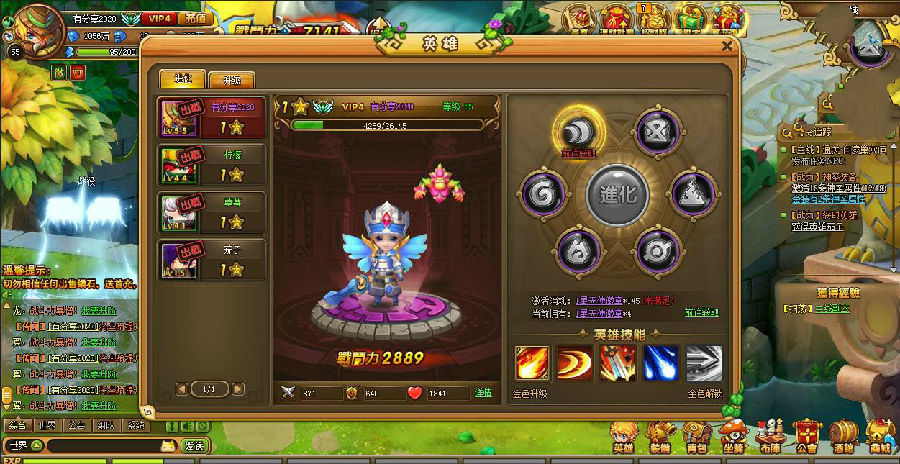Open the green gift box event icon
Screen dimensions: 900x464
(690, 17)
